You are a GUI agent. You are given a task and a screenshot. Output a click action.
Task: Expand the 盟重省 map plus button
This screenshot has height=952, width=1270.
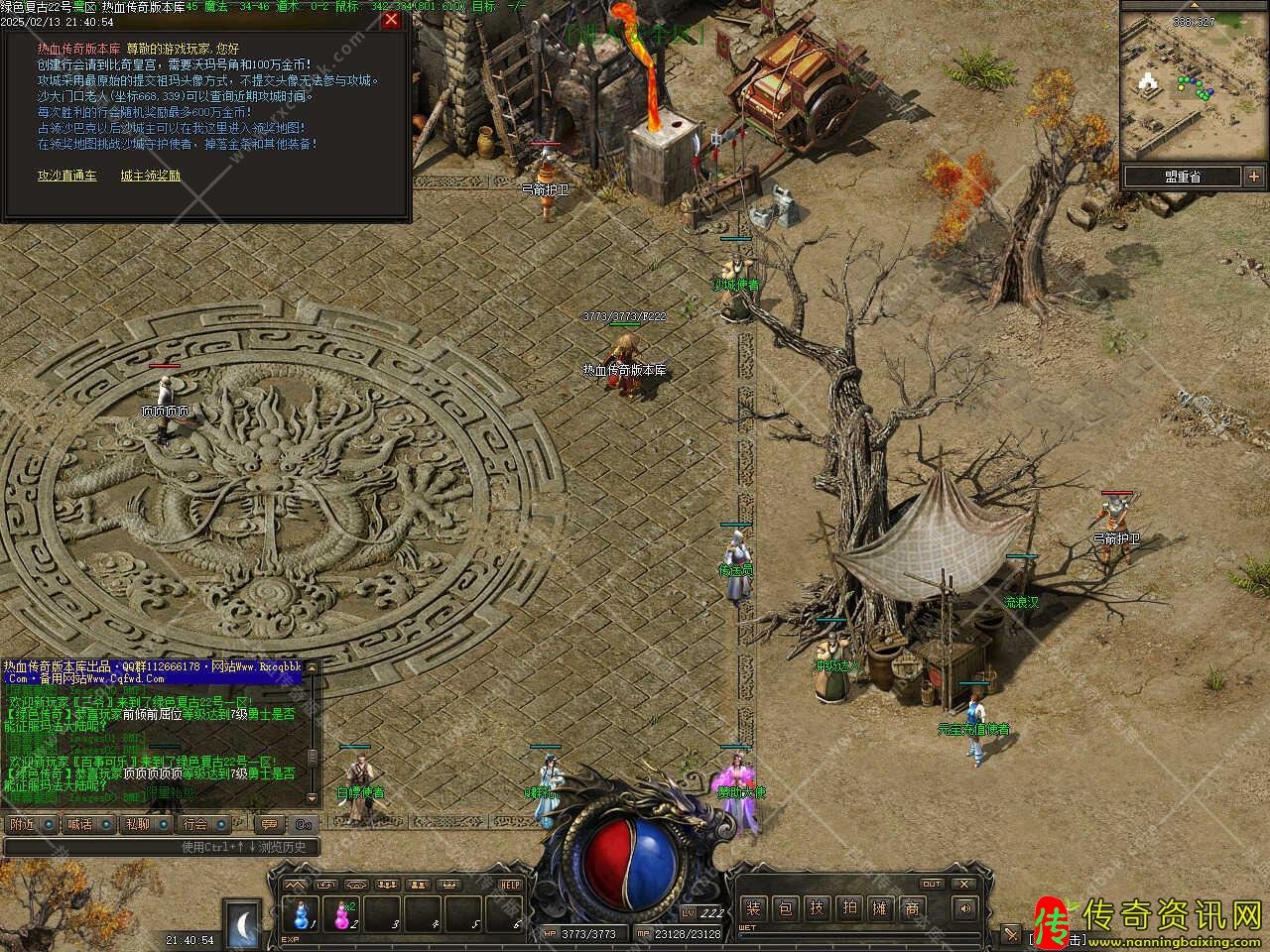click(x=1252, y=177)
